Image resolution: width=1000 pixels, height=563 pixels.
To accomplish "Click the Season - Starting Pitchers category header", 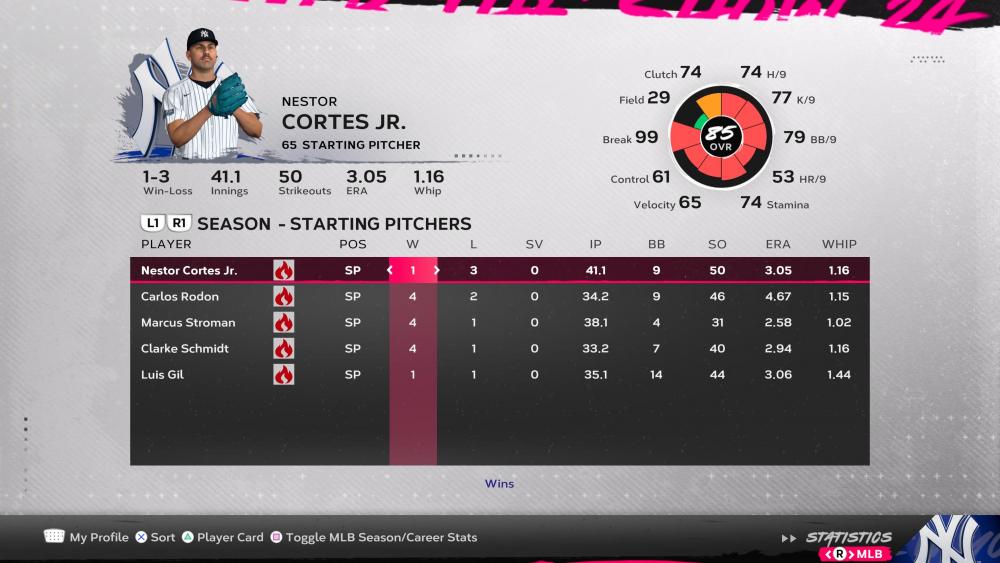I will (334, 223).
